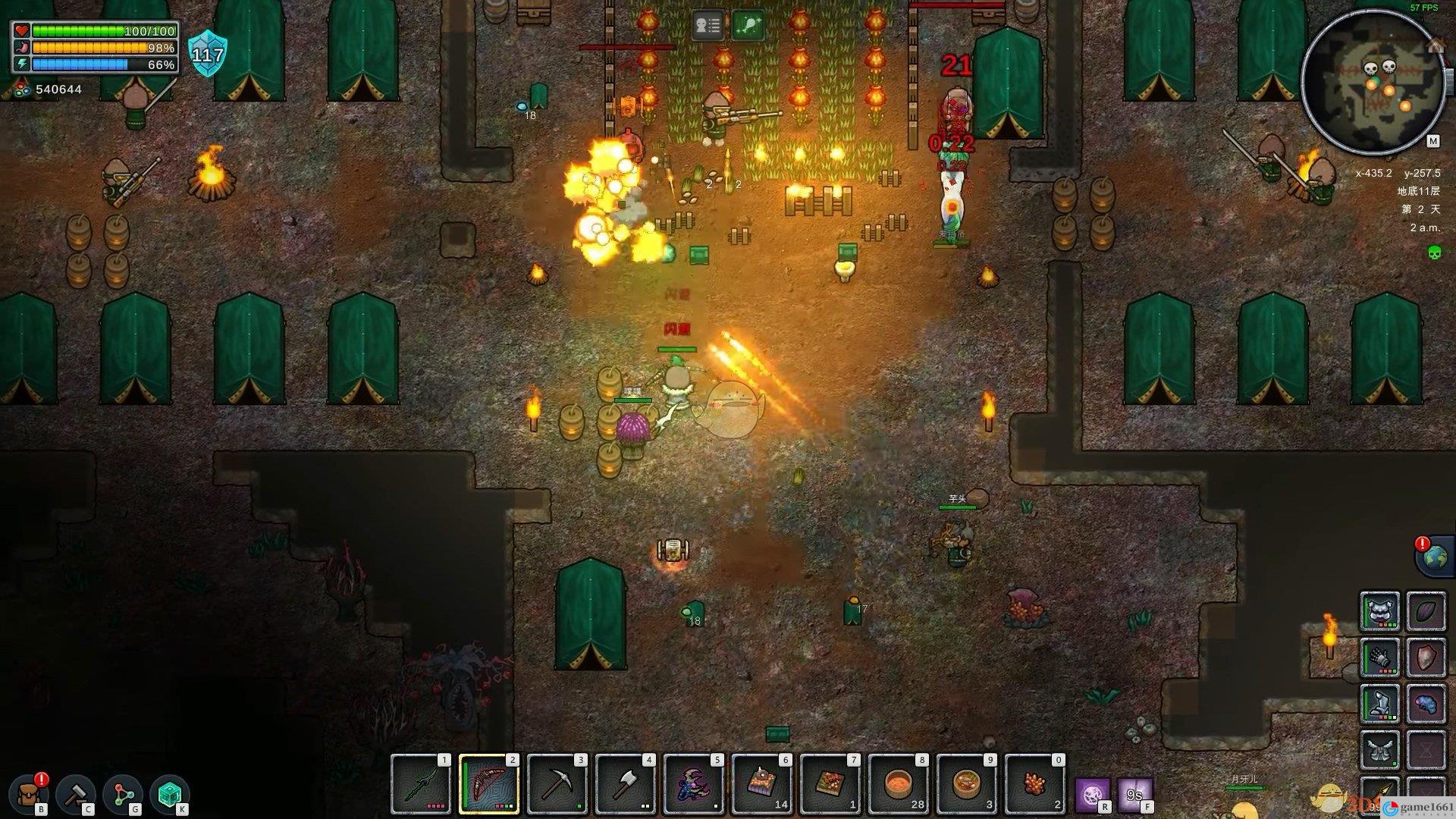Select the green spear in hotbar slot 1

click(421, 783)
